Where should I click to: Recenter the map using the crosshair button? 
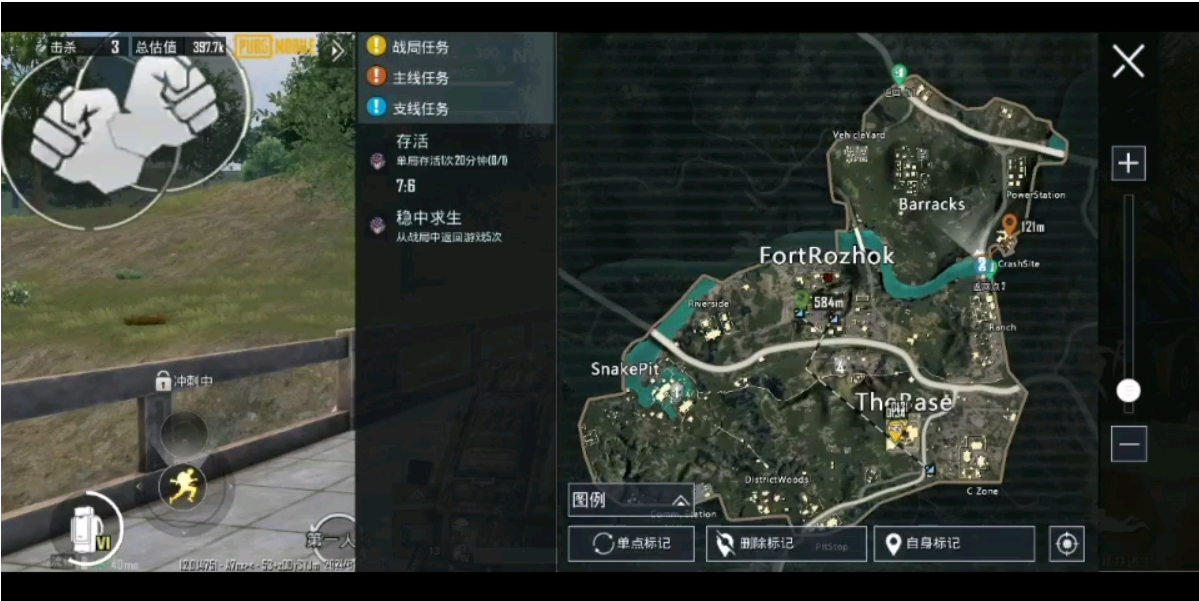[1067, 544]
